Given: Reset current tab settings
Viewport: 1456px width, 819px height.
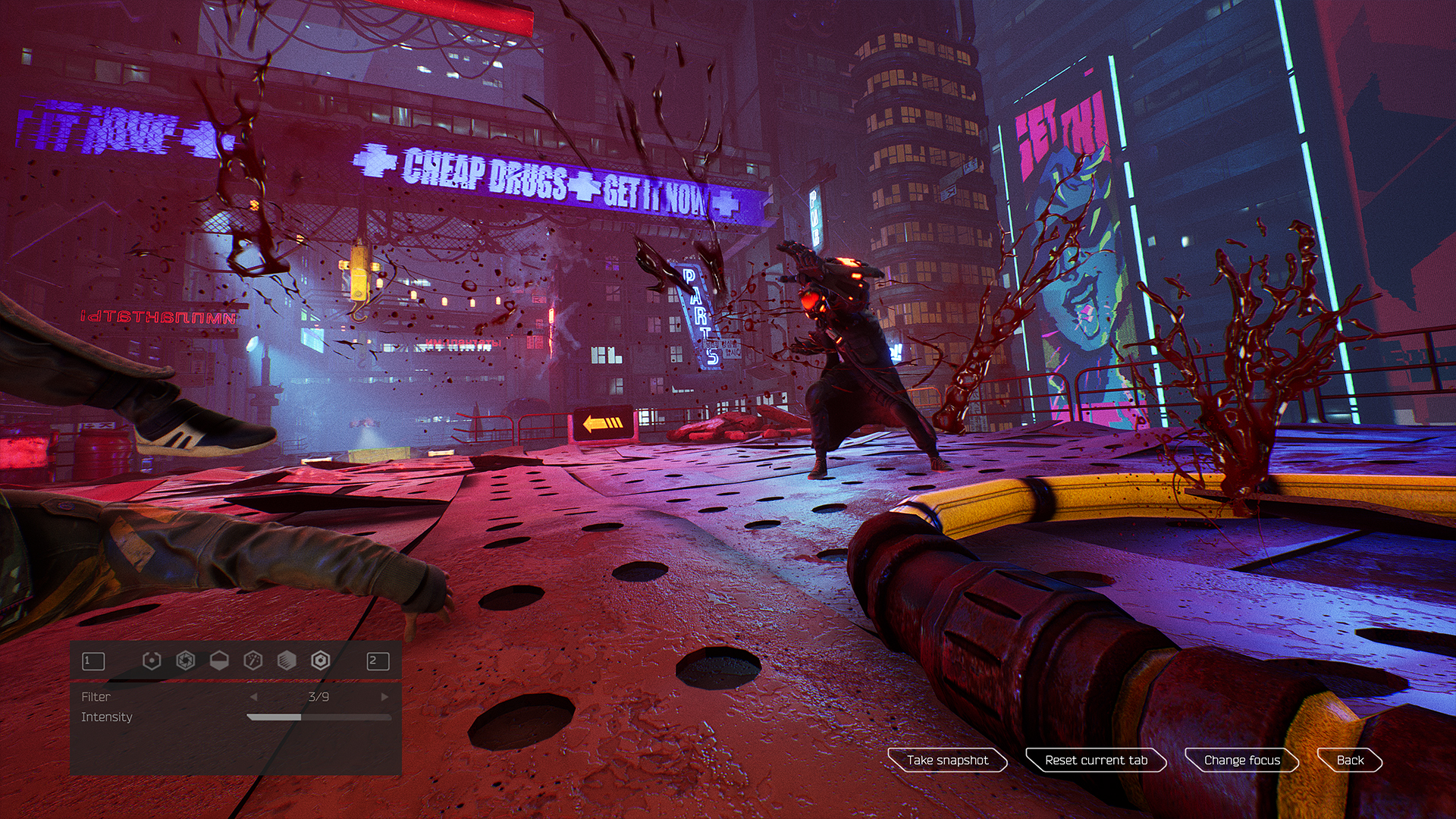Looking at the screenshot, I should point(1096,760).
